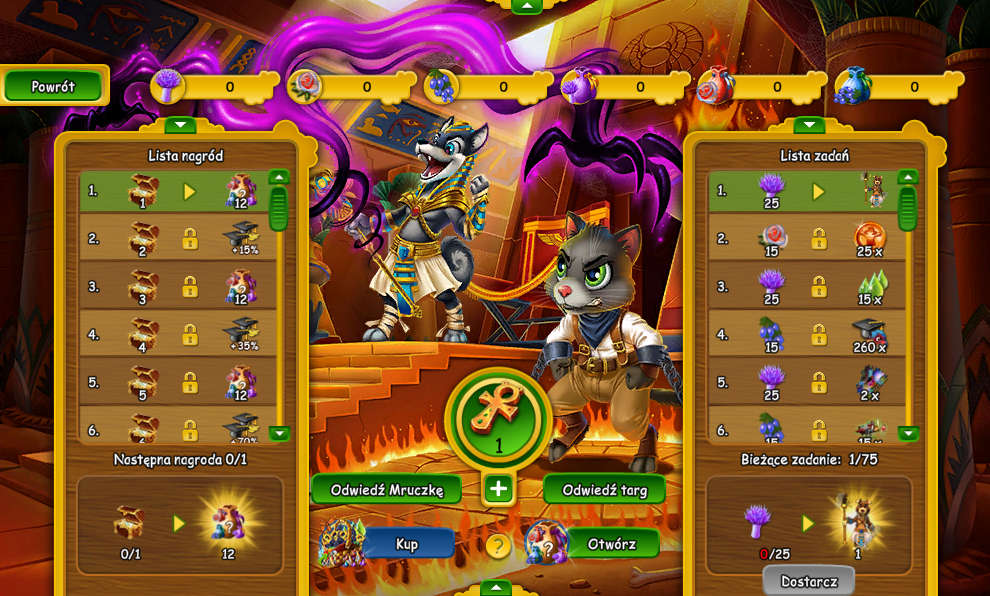Select reward row 1 in Lista nagród
This screenshot has height=596, width=990.
point(172,191)
